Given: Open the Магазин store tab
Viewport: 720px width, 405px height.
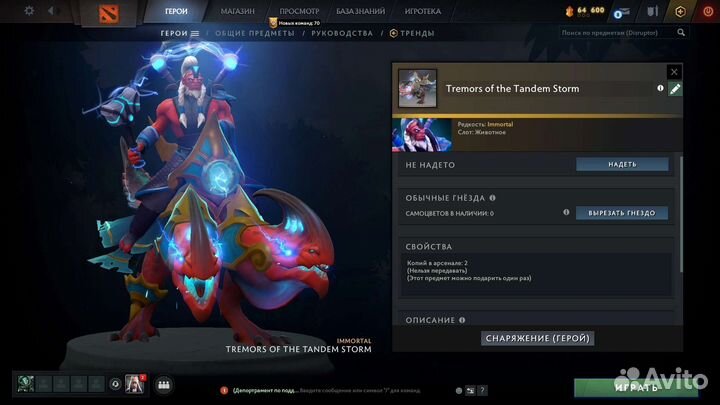Looking at the screenshot, I should [x=237, y=11].
